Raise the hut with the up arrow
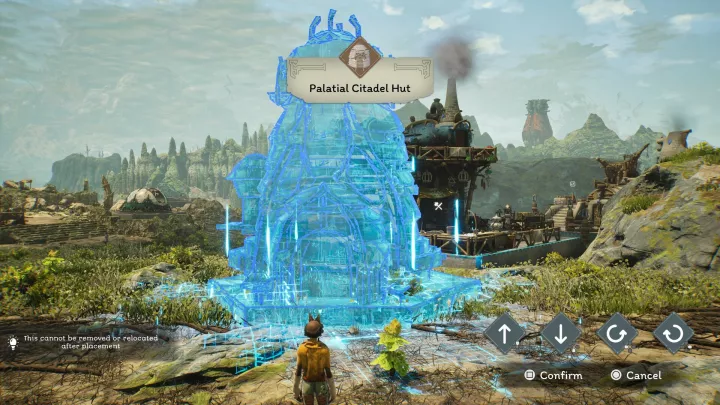 (x=505, y=334)
